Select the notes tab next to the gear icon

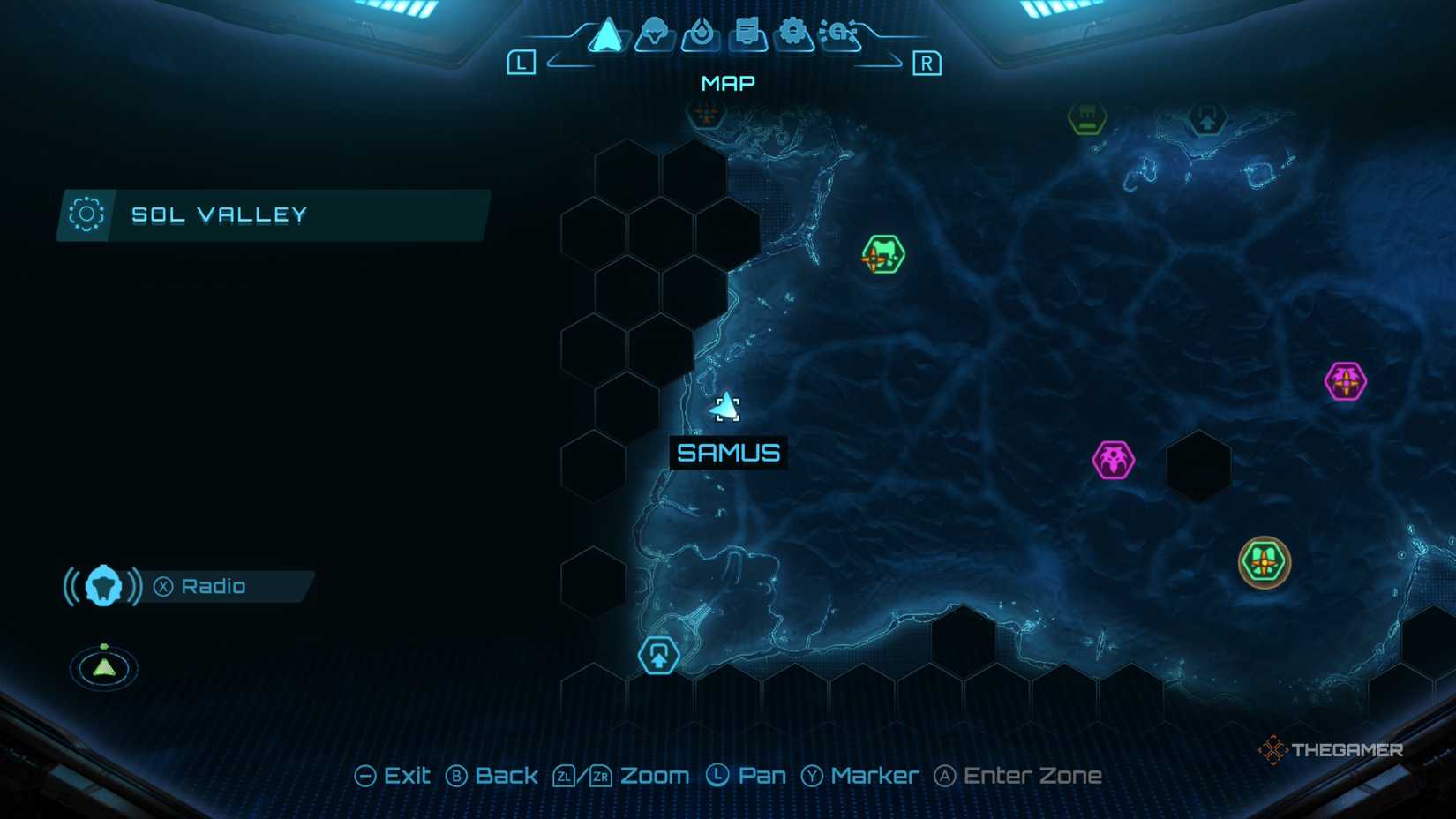click(x=746, y=32)
